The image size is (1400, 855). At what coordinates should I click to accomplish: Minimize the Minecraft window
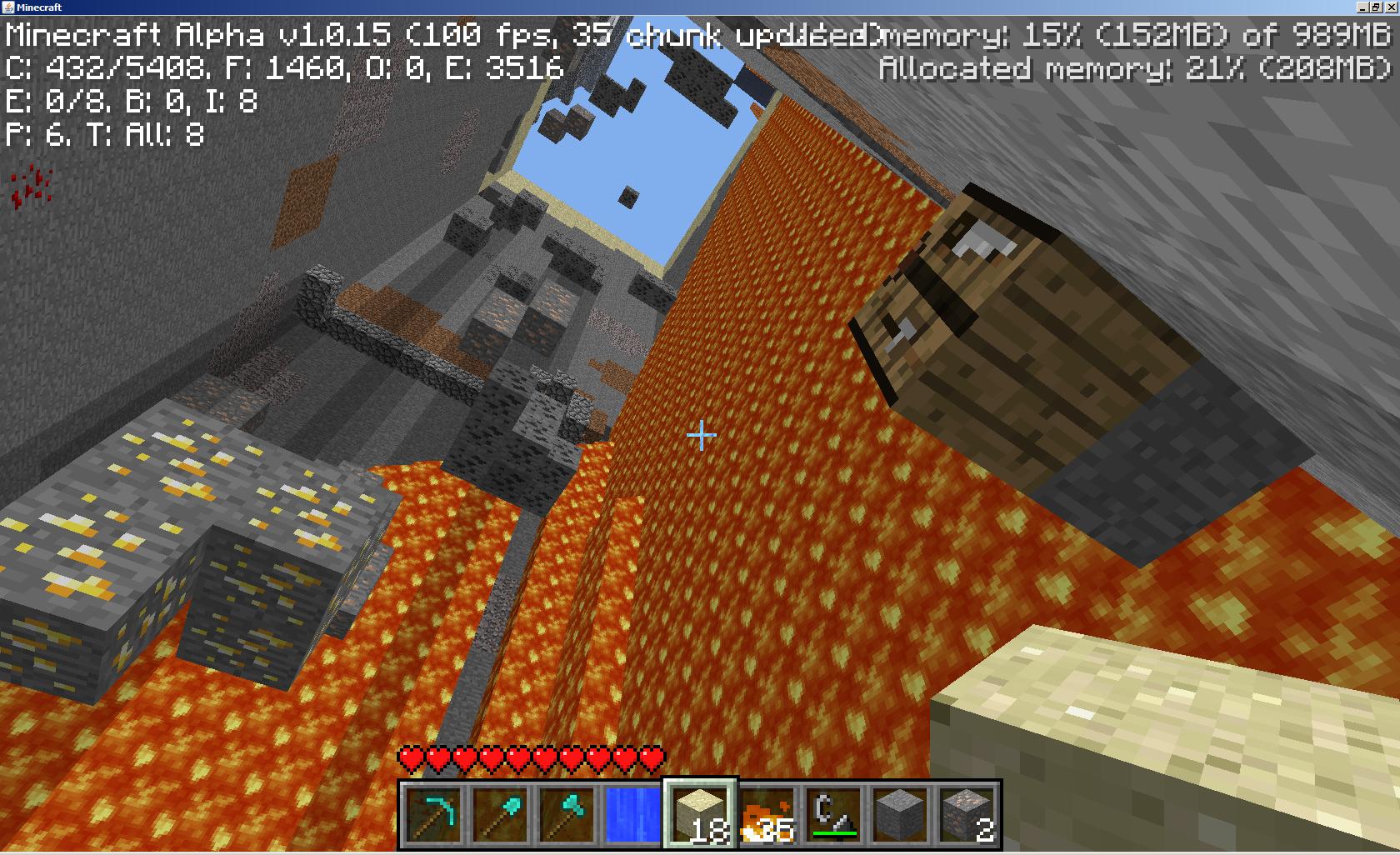pyautogui.click(x=1363, y=7)
